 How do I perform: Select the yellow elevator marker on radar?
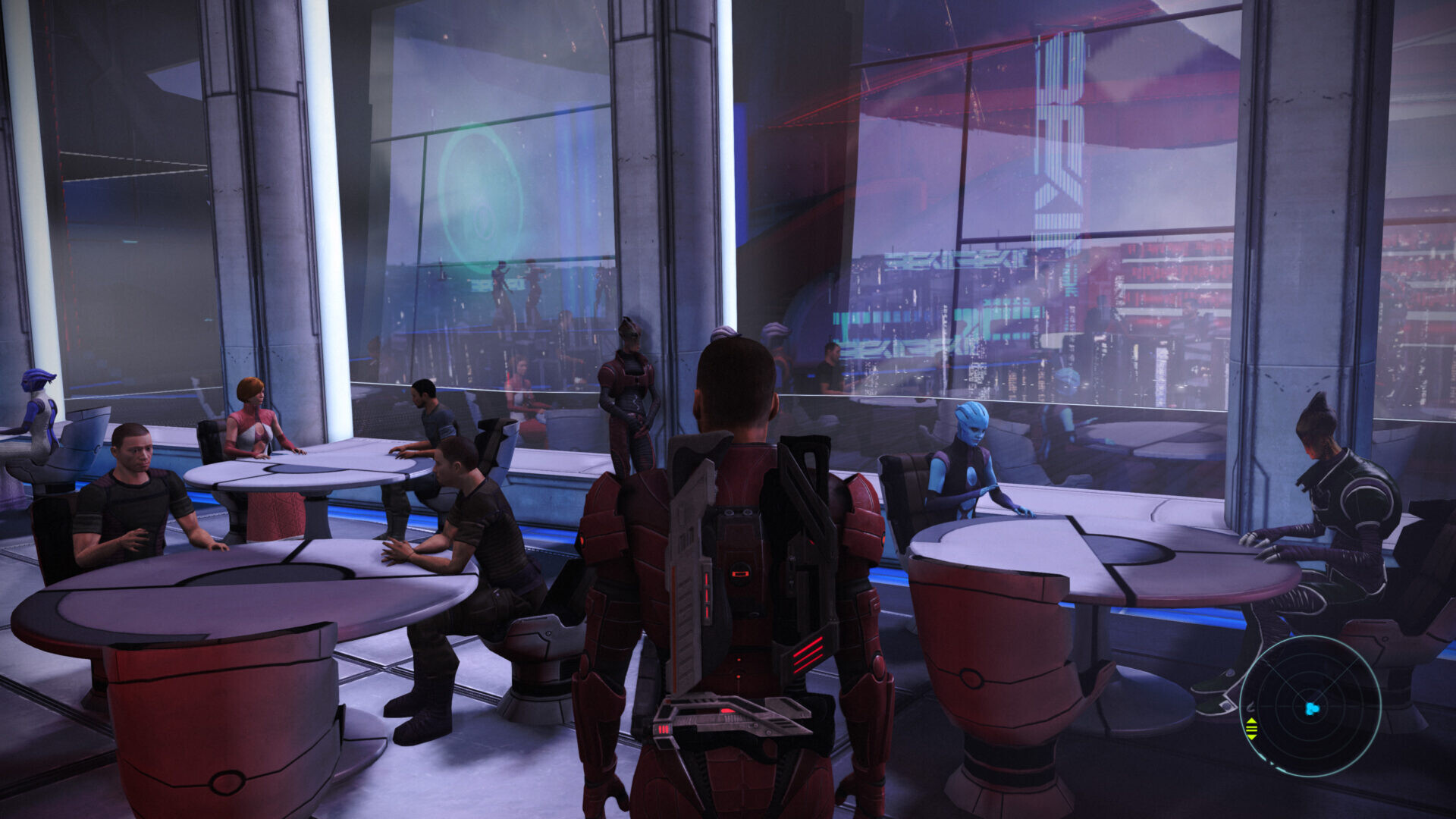coord(1251,728)
